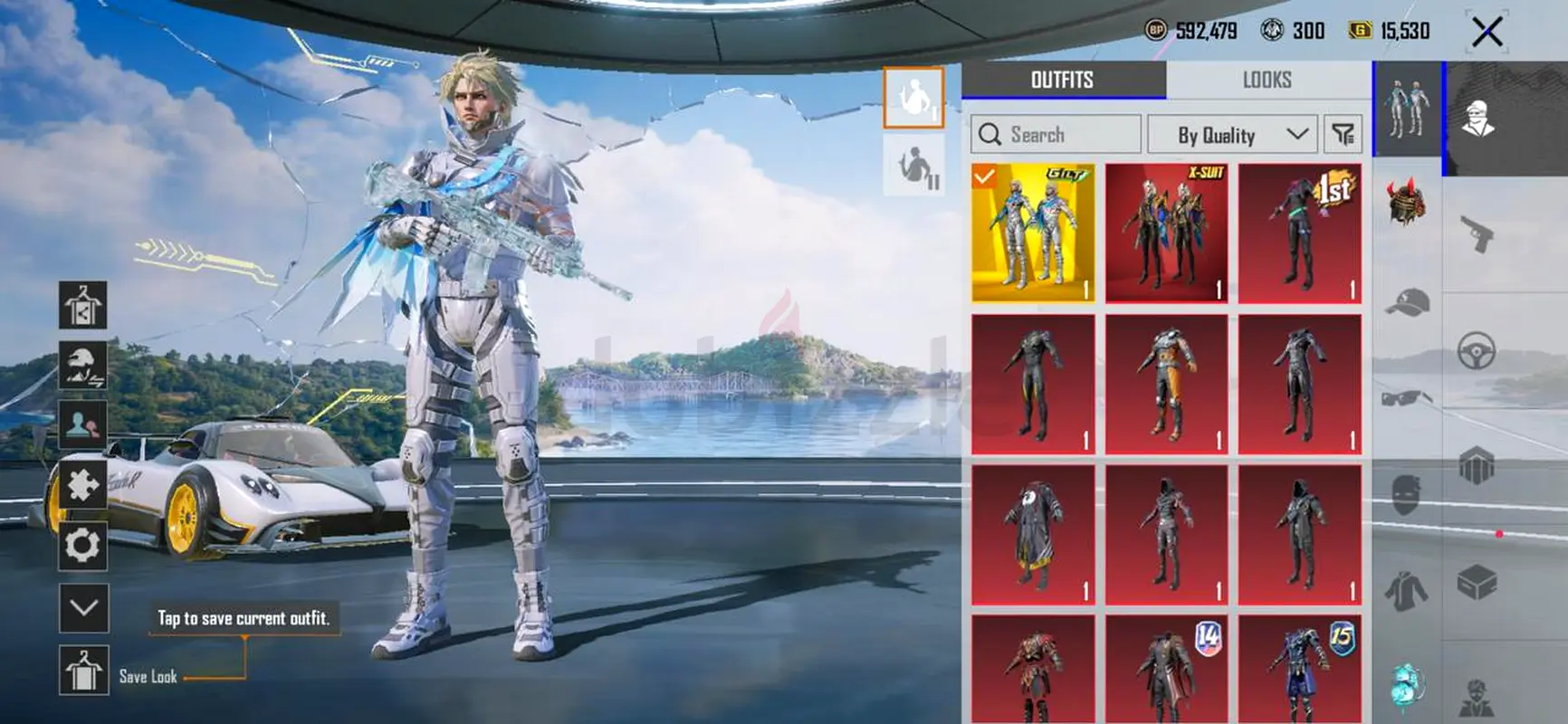Open the outfit filter options
The width and height of the screenshot is (1568, 724).
click(x=1343, y=135)
